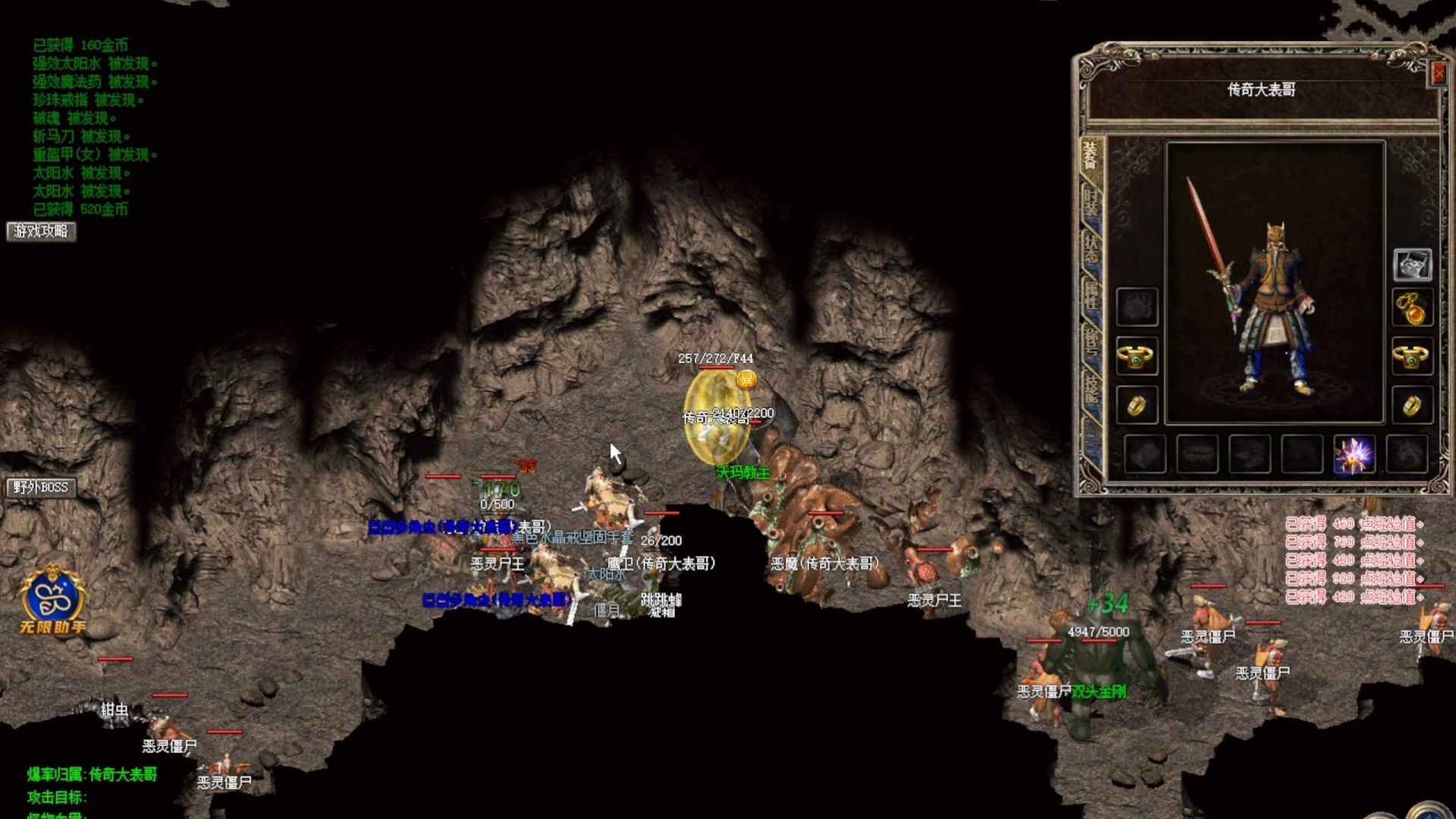Open the 野外BOSS list

click(x=41, y=488)
